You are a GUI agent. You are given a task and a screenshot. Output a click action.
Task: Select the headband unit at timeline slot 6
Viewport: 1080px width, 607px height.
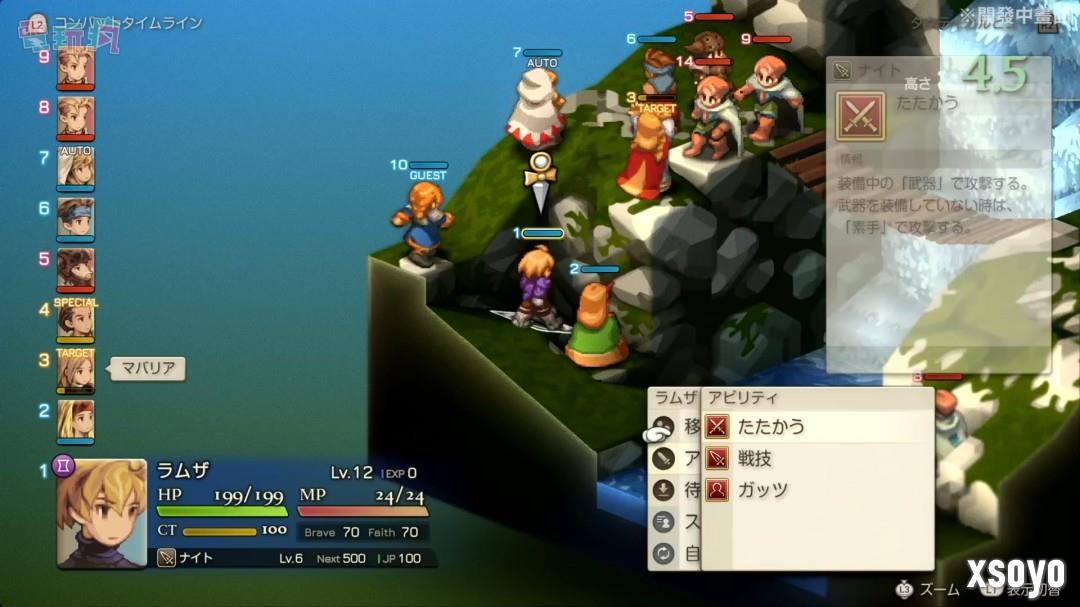tap(75, 219)
